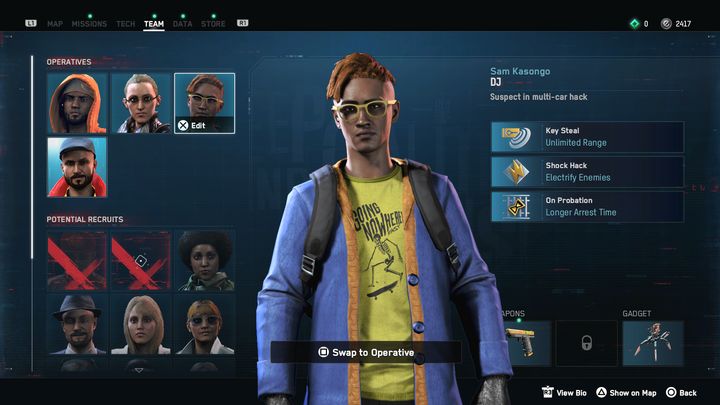Choose the recruit wearing a fedora hat
Image resolution: width=720 pixels, height=405 pixels.
coord(77,324)
